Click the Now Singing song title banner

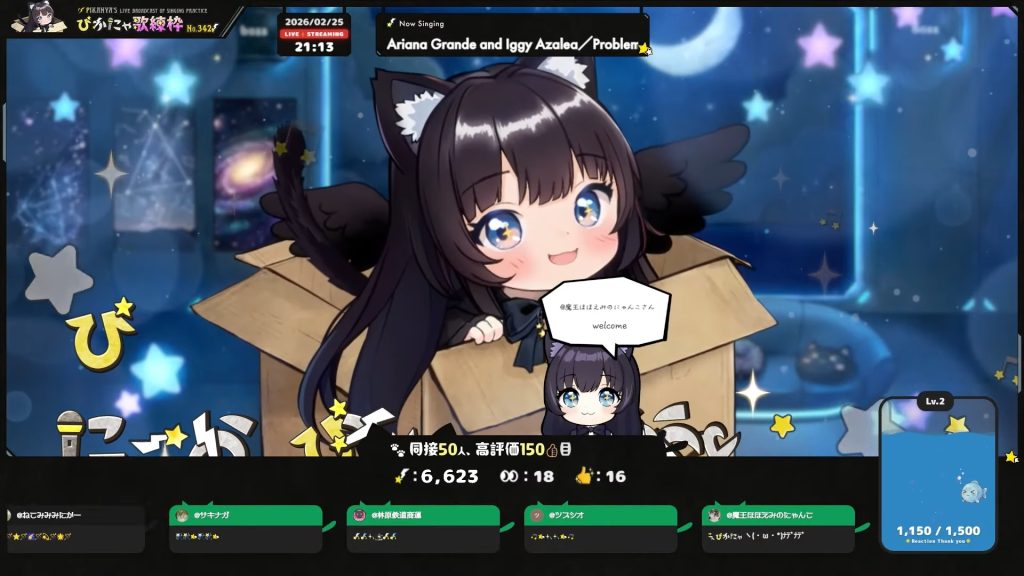pos(512,35)
